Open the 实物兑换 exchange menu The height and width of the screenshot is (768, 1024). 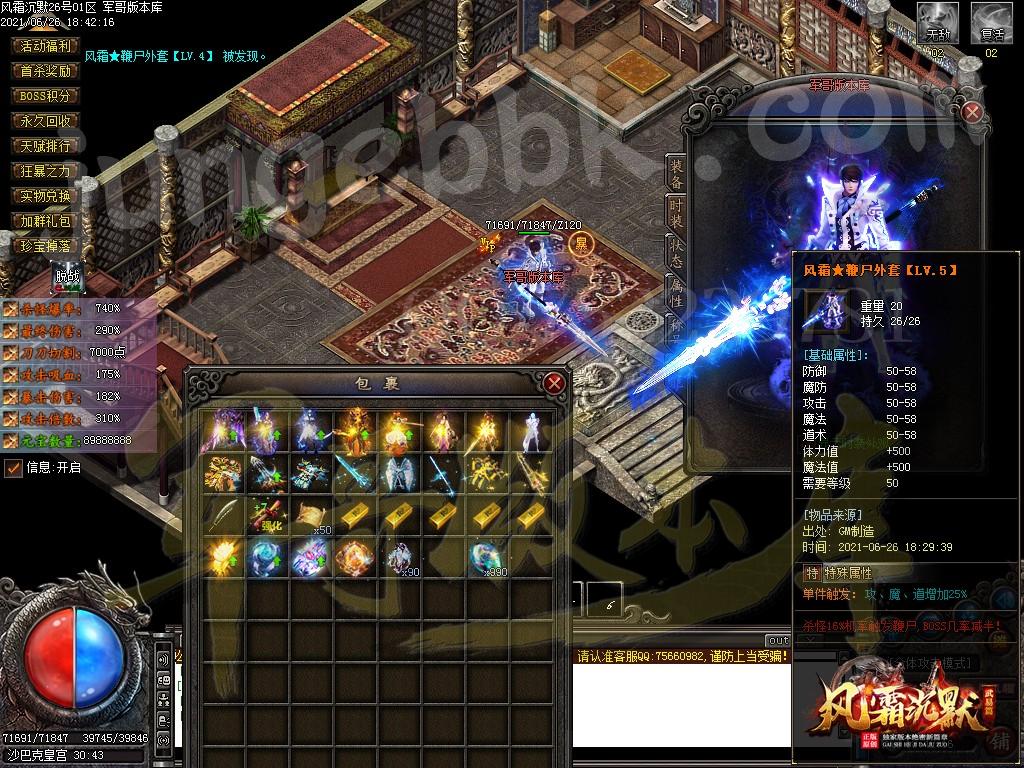(45, 196)
